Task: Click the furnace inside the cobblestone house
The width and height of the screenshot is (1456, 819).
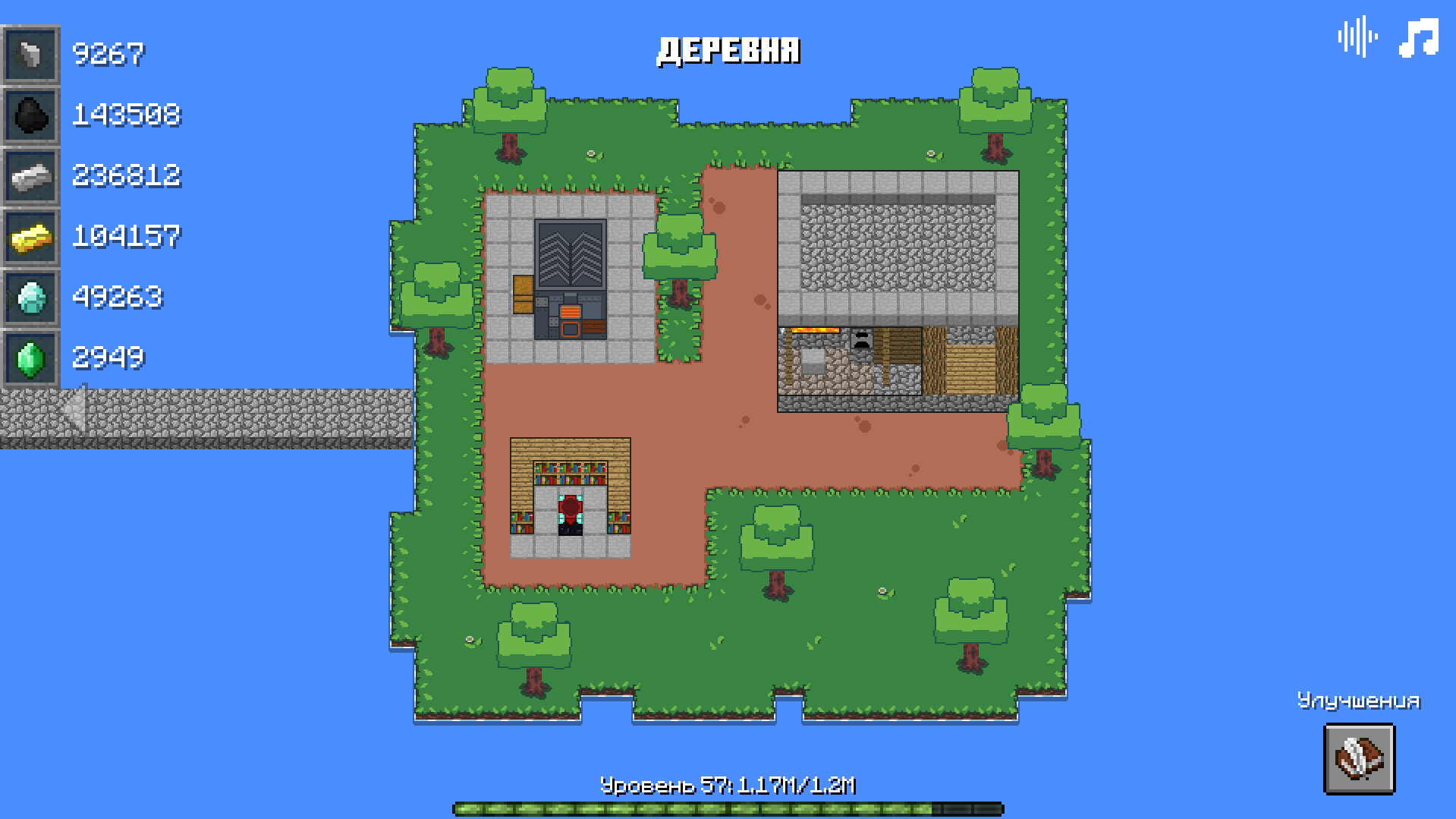Action: tap(861, 339)
